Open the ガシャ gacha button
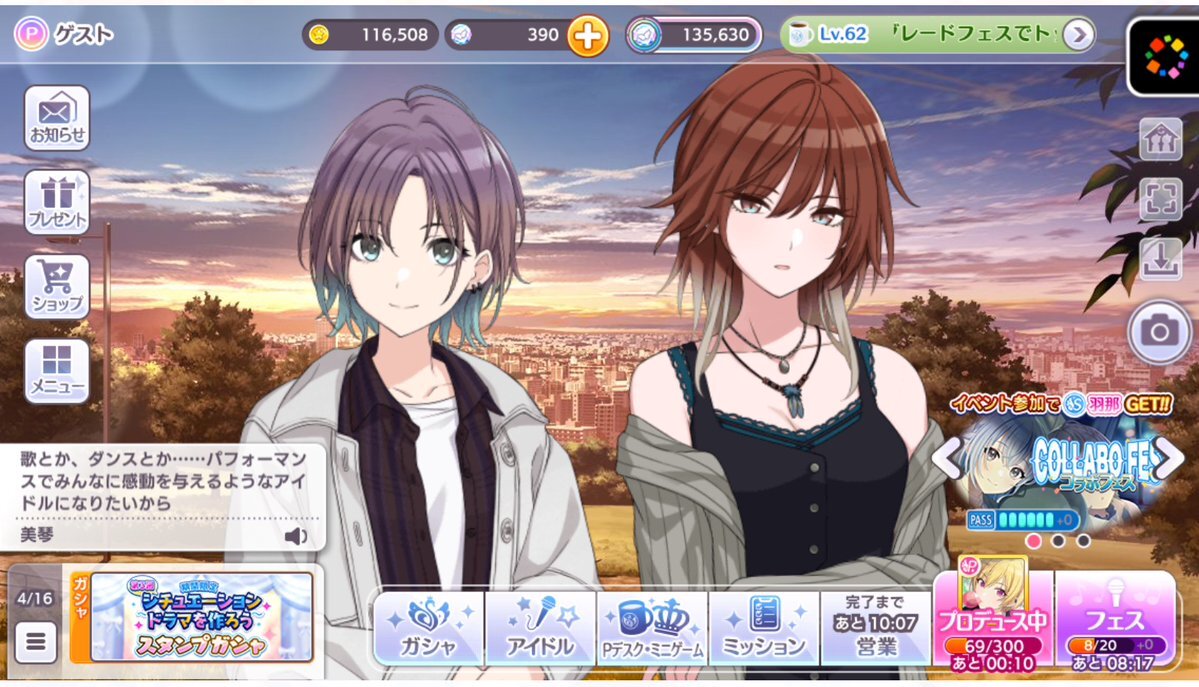1199x687 pixels. 429,628
